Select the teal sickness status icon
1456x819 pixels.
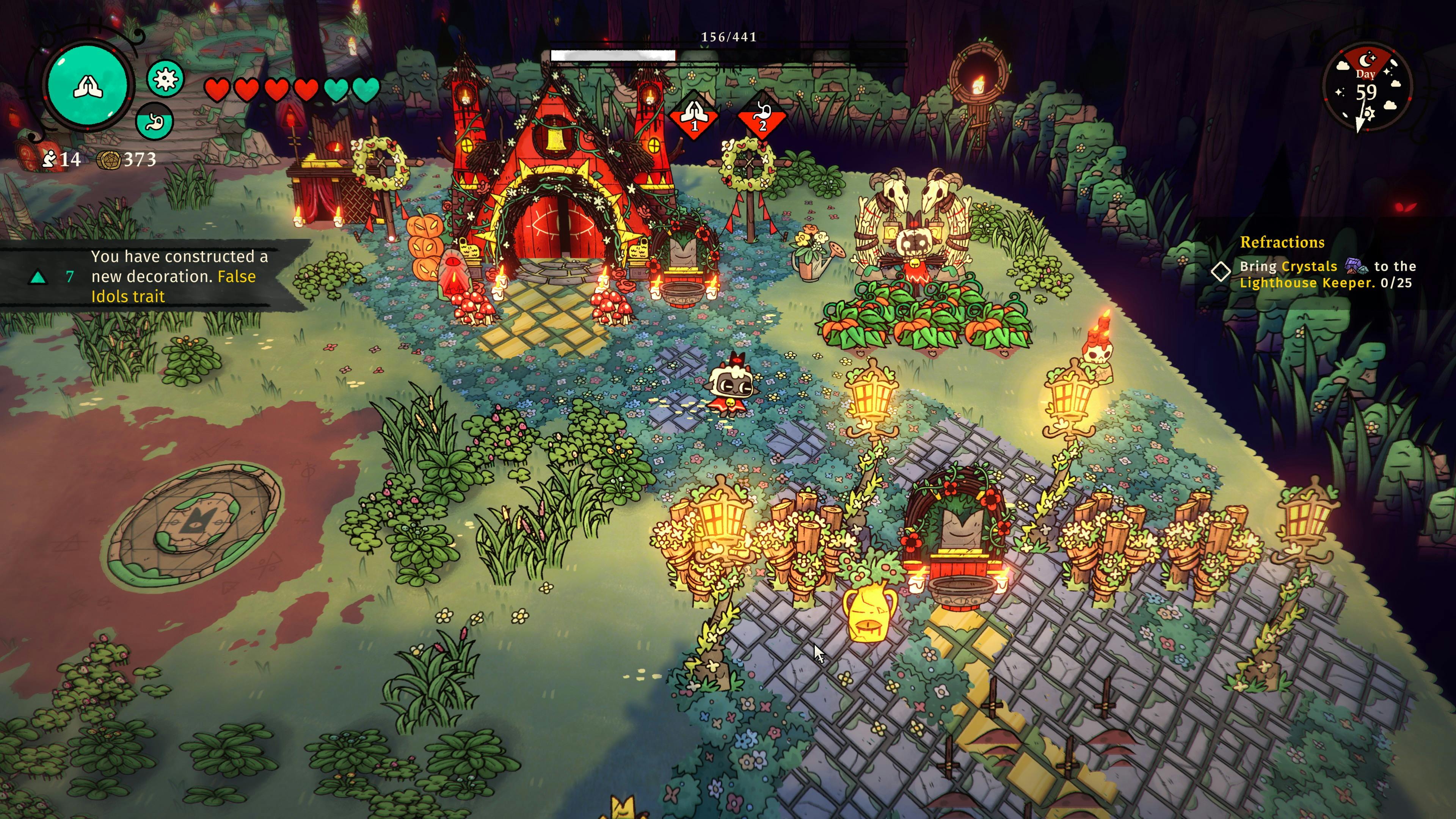tap(166, 78)
